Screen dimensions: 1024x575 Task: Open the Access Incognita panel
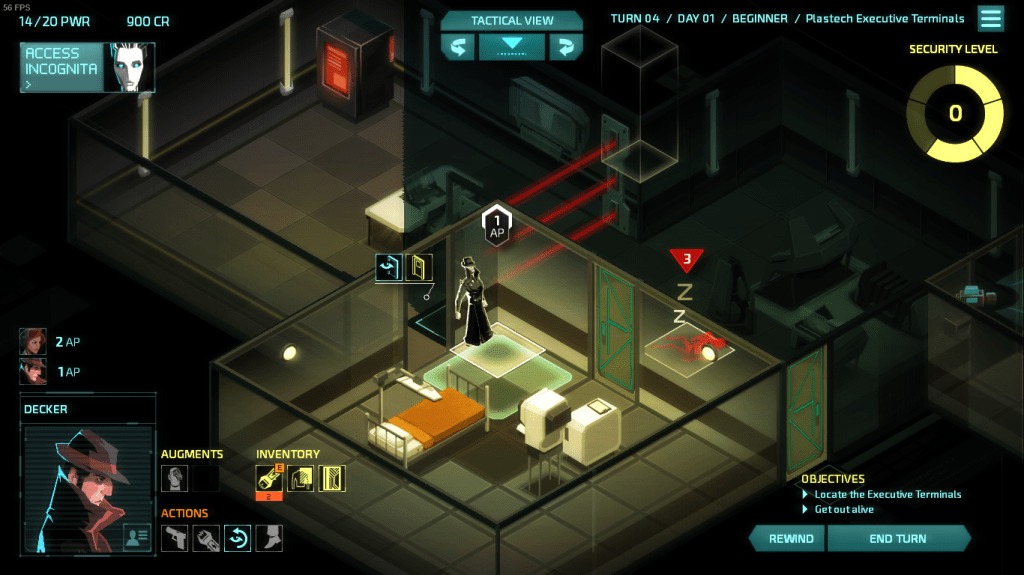(87, 67)
